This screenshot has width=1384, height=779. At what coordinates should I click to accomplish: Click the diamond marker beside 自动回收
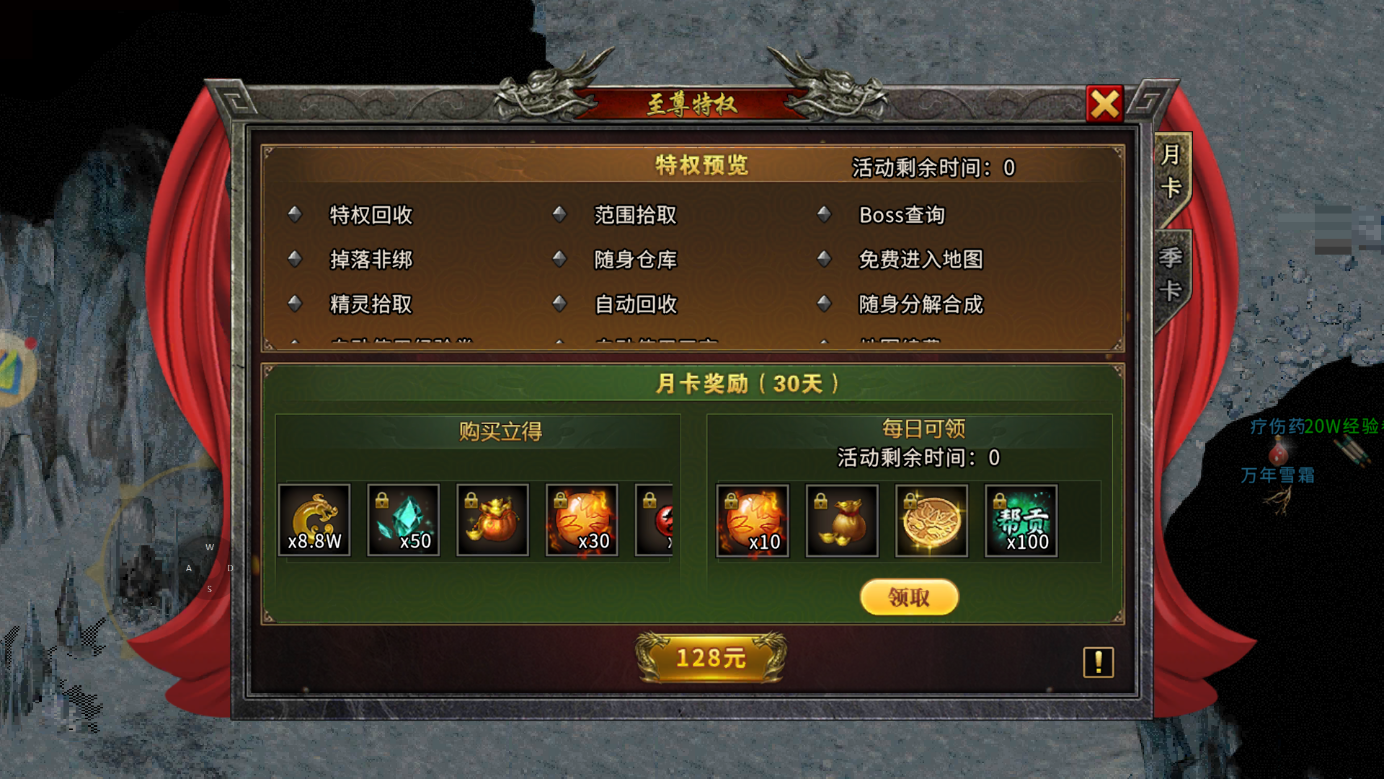[x=560, y=304]
